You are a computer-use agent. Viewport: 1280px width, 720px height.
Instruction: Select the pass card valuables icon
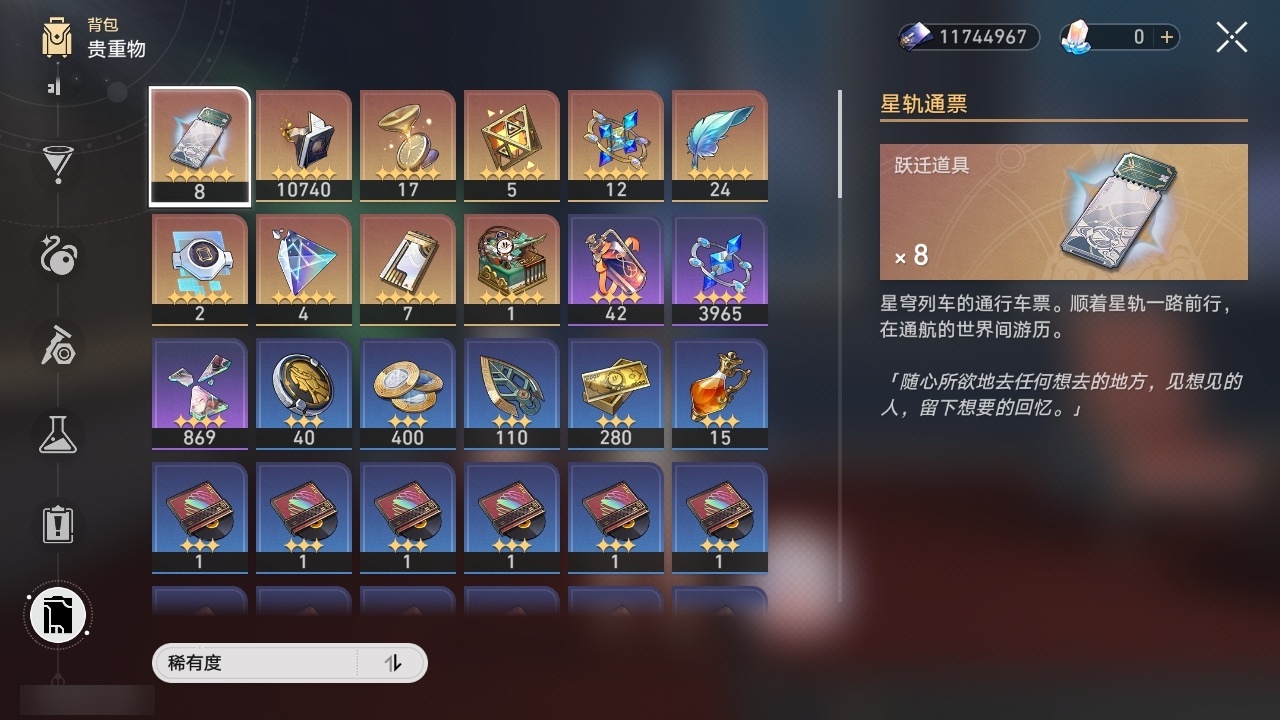(57, 615)
